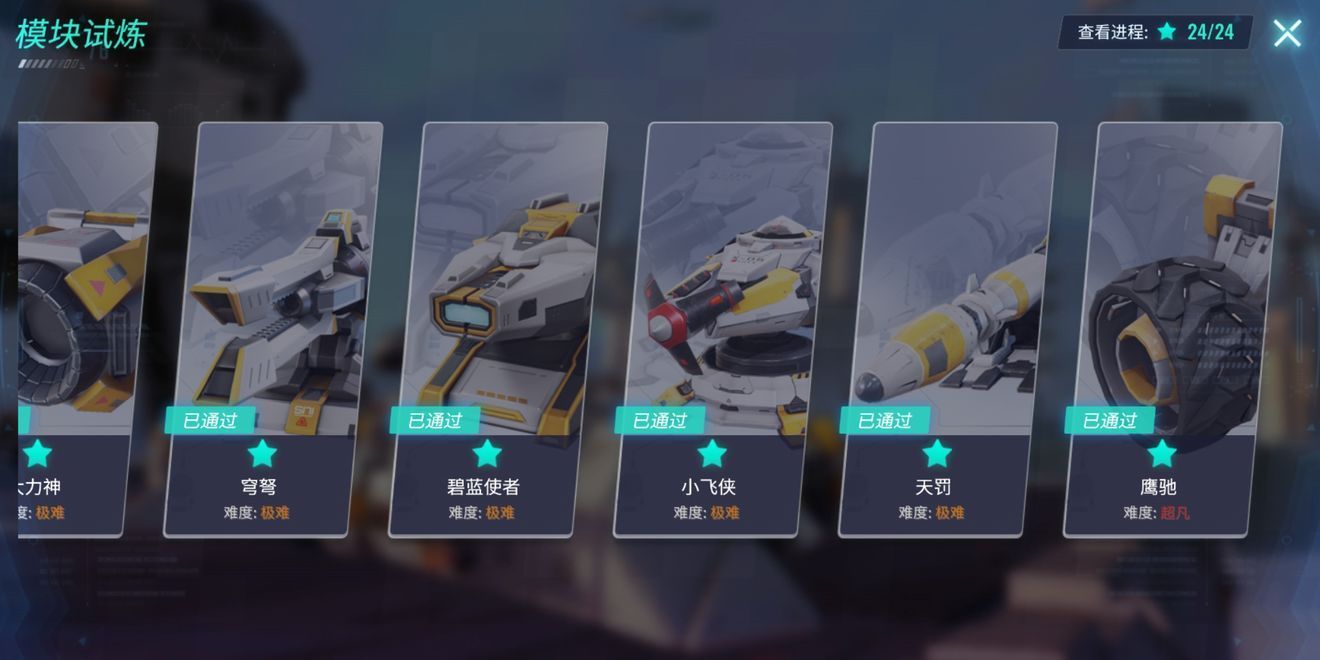
Task: Close the module trial screen
Action: pos(1287,33)
